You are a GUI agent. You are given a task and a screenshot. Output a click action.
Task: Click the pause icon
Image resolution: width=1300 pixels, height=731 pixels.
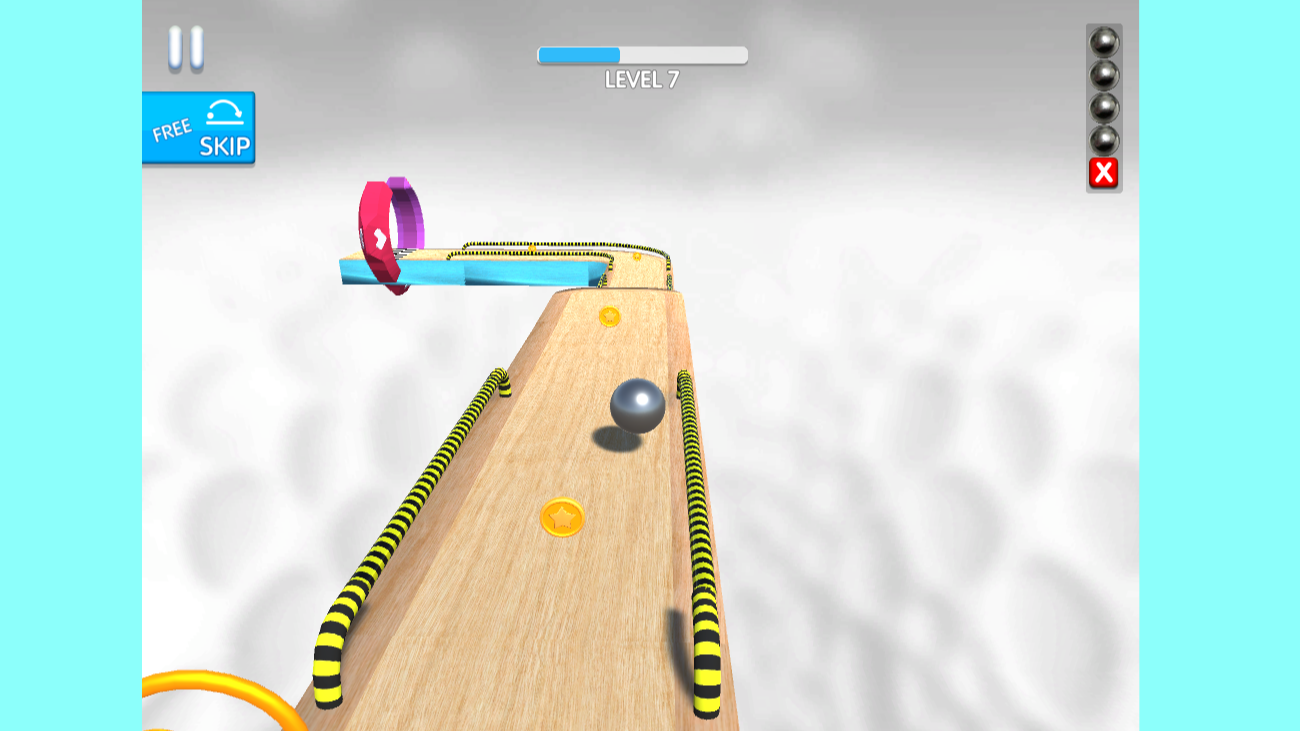pos(186,45)
